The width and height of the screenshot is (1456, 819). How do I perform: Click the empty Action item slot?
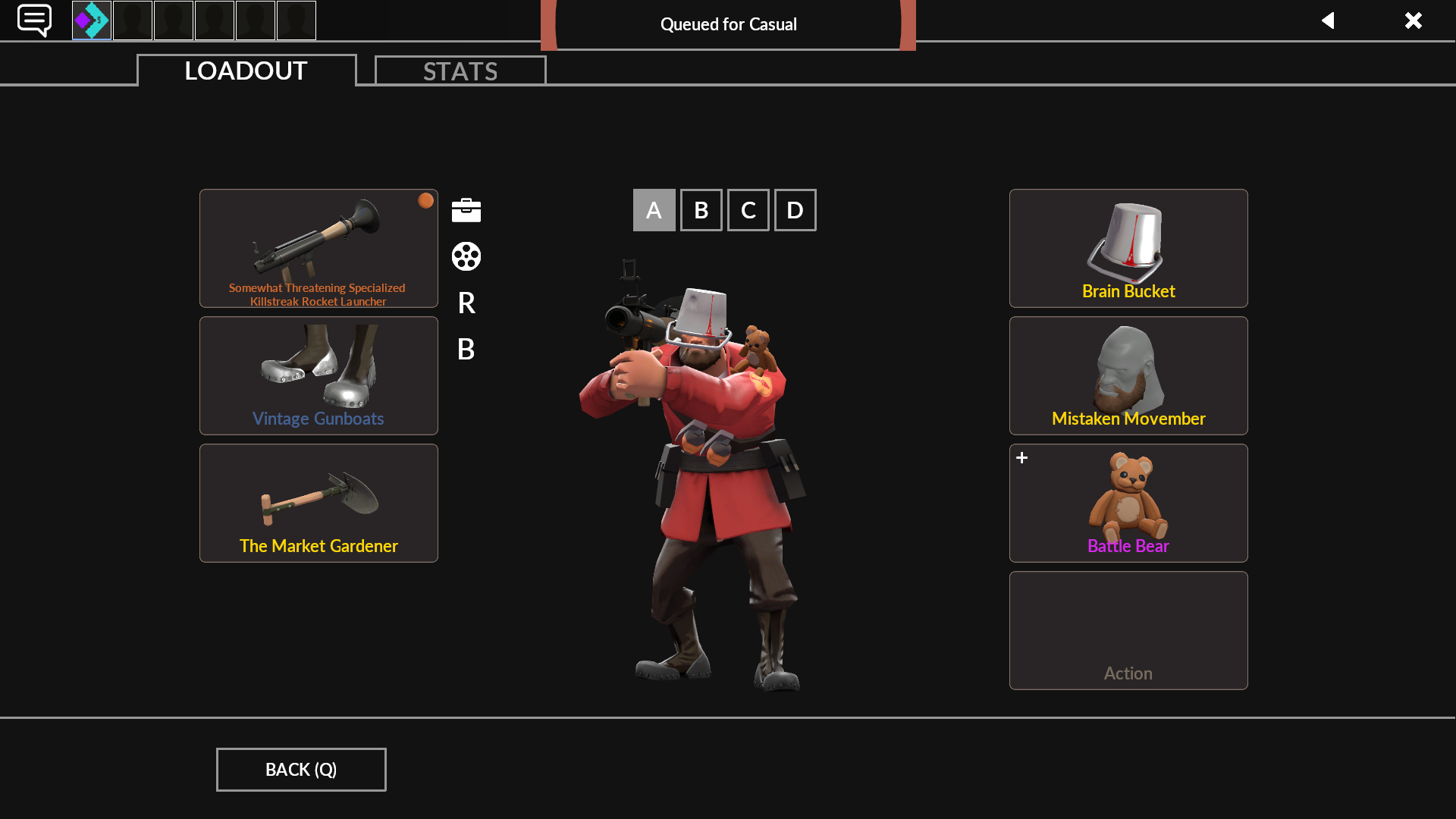pos(1128,630)
